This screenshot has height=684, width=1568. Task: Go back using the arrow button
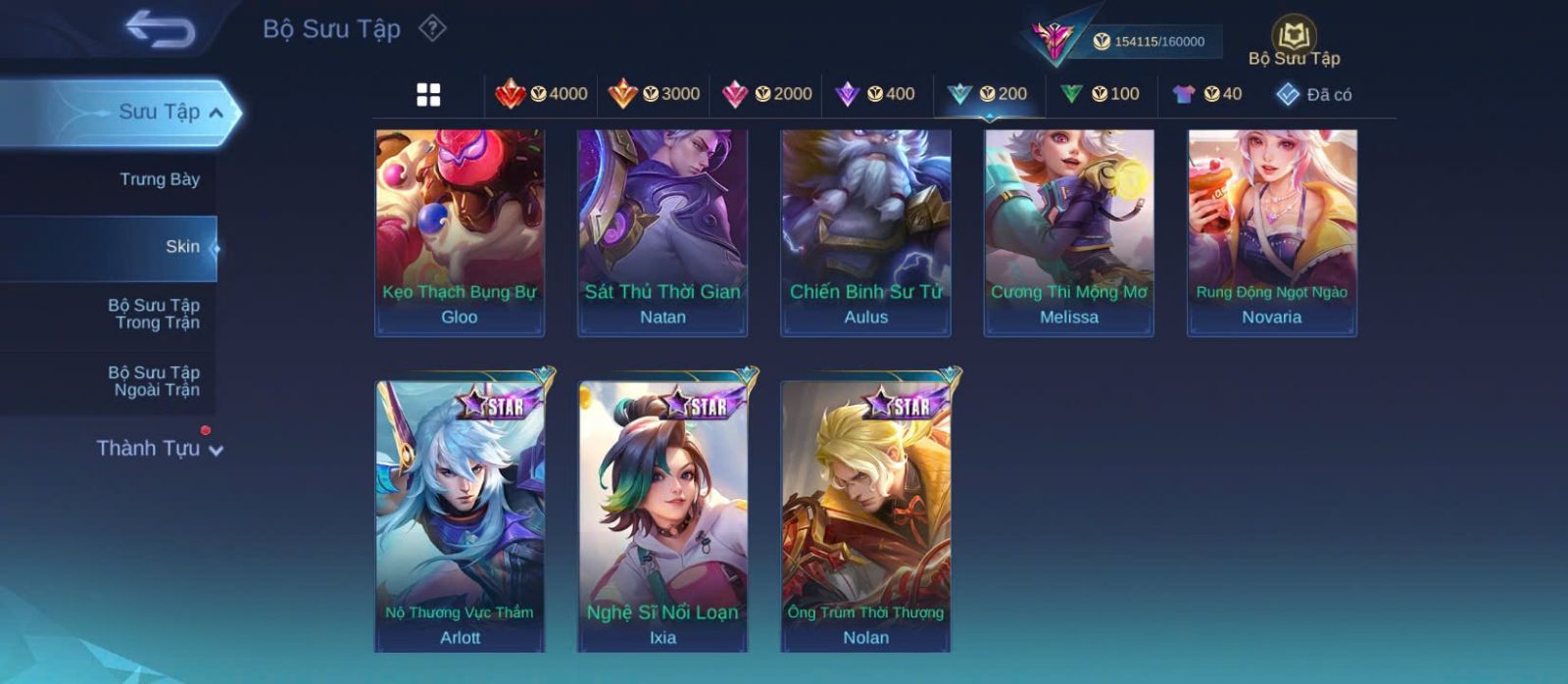[160, 29]
